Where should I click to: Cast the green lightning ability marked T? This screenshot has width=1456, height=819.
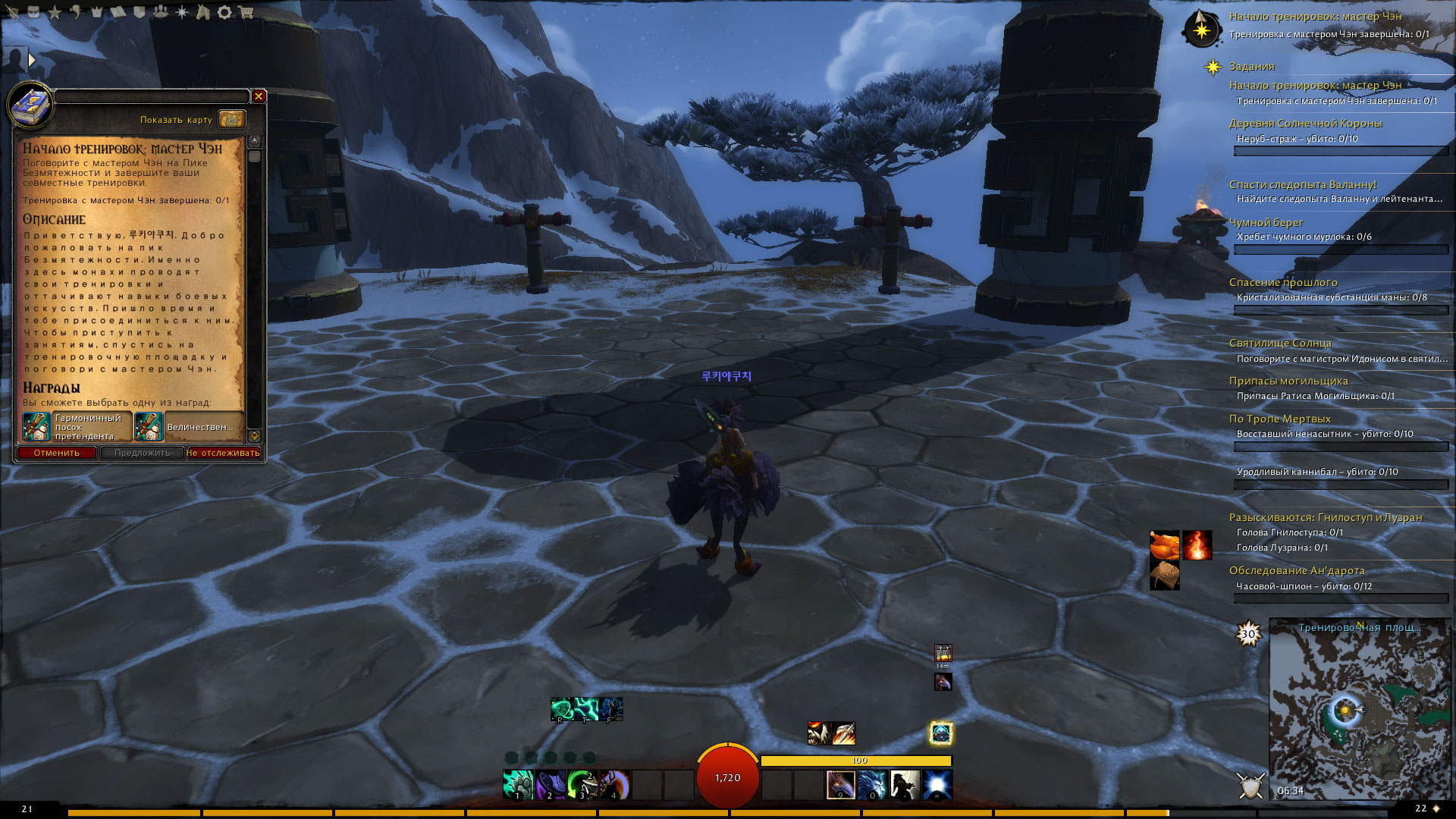pyautogui.click(x=586, y=709)
